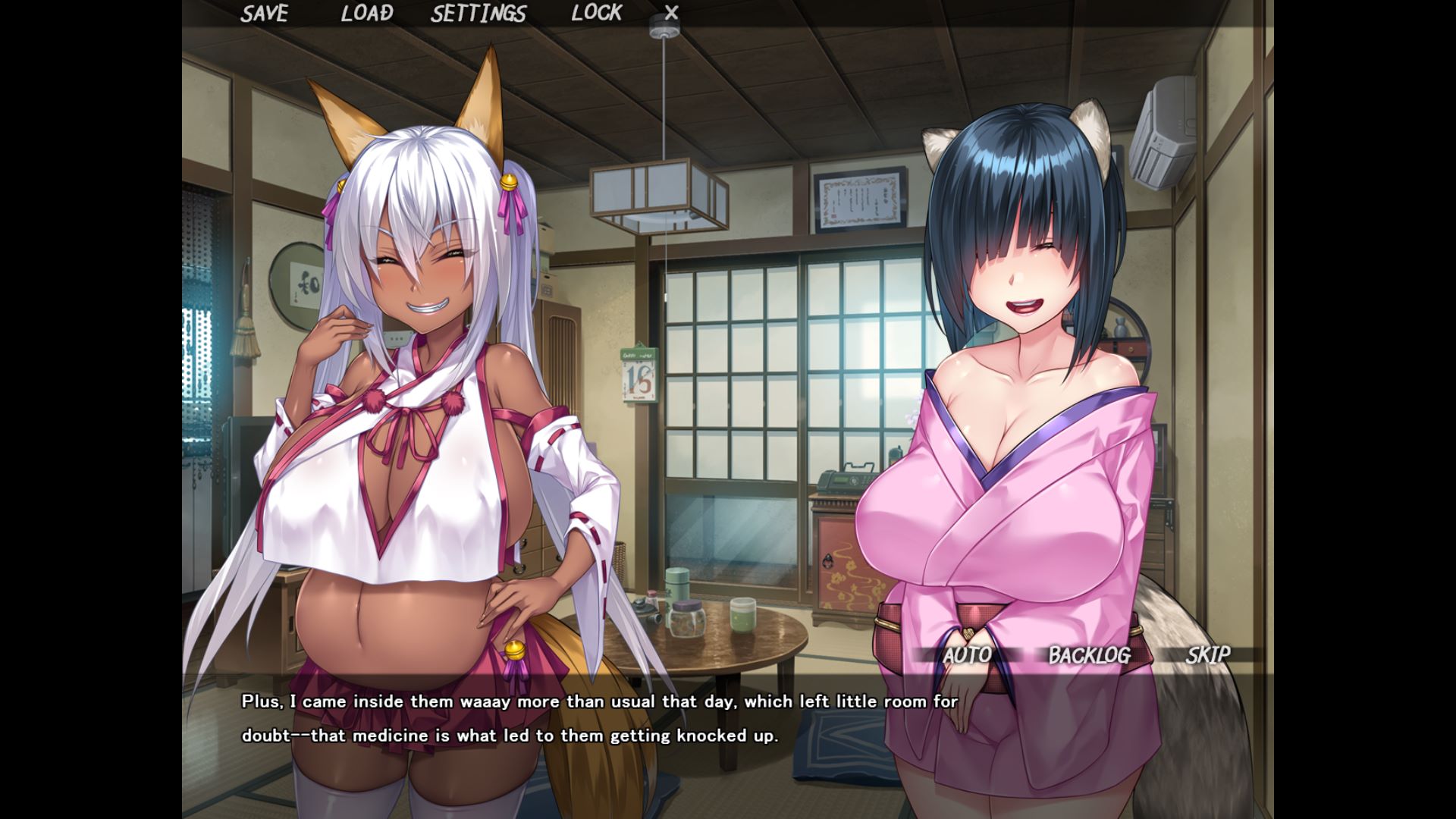Open the Settings menu

coord(479,14)
